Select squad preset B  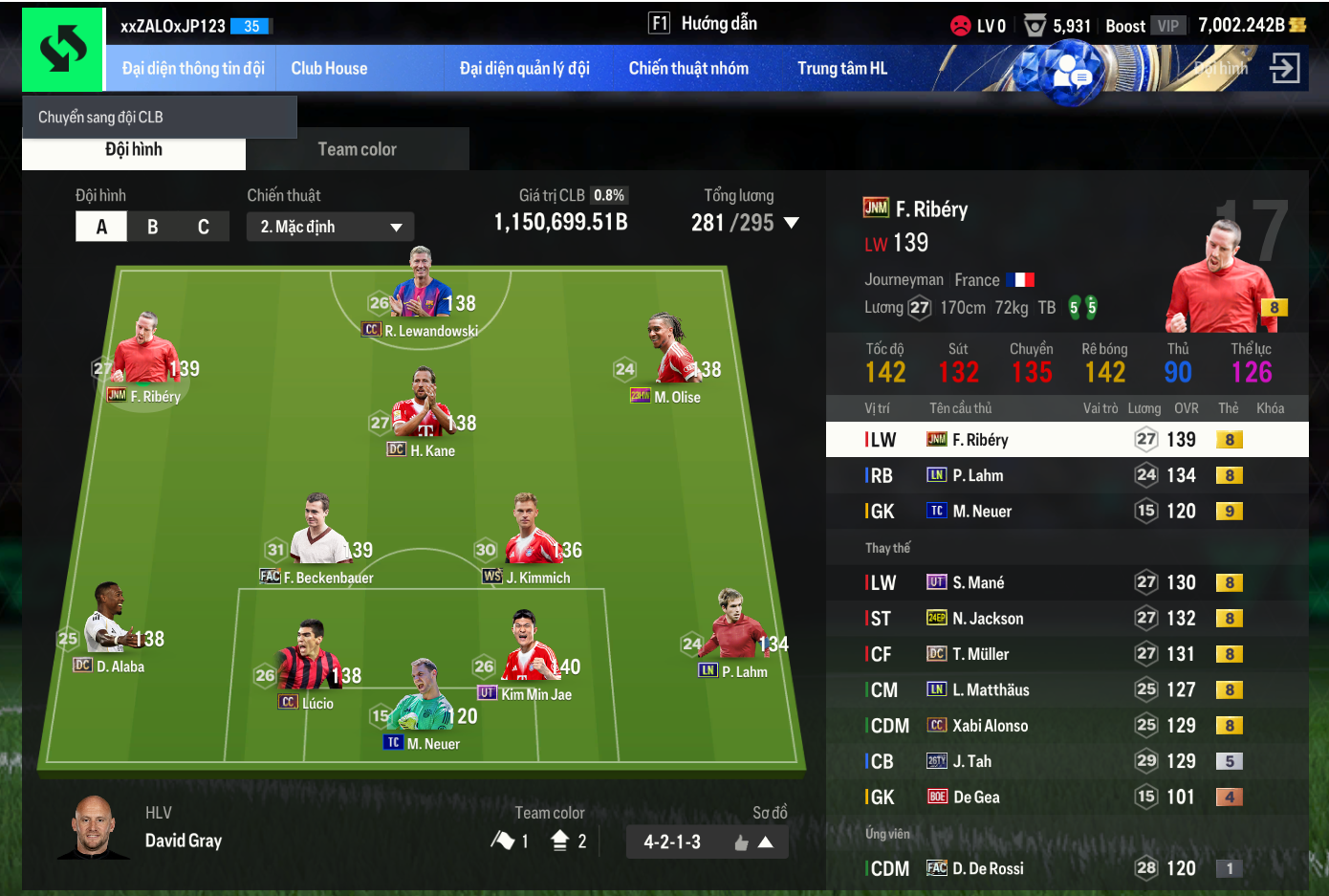153,227
